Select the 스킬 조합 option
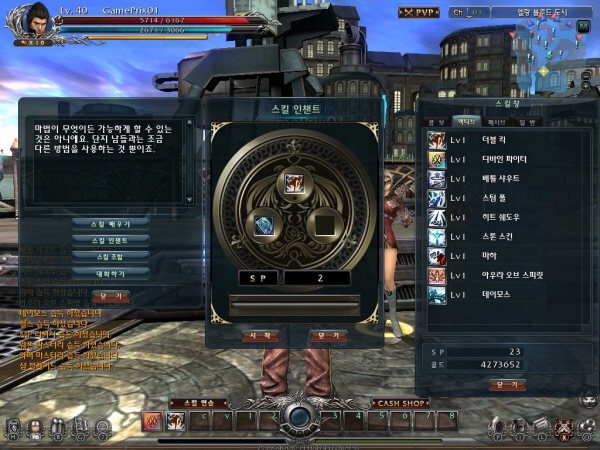 (97, 257)
